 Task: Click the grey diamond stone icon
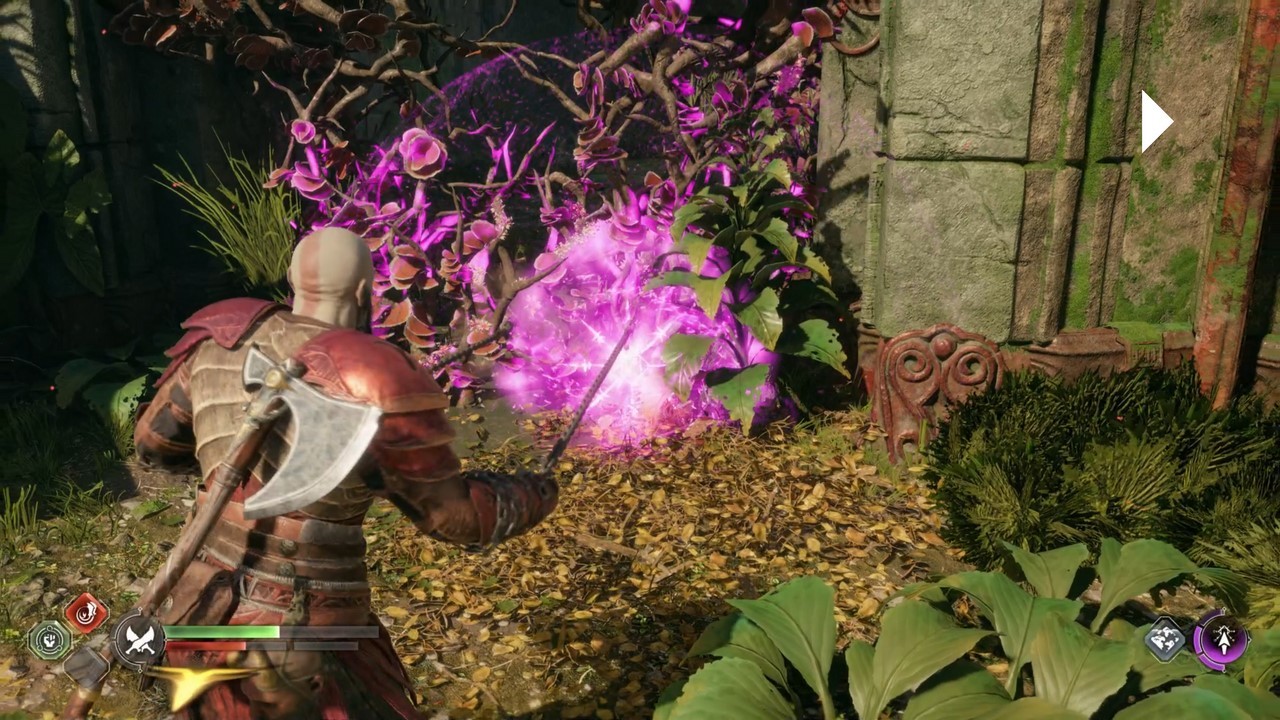pyautogui.click(x=1165, y=638)
